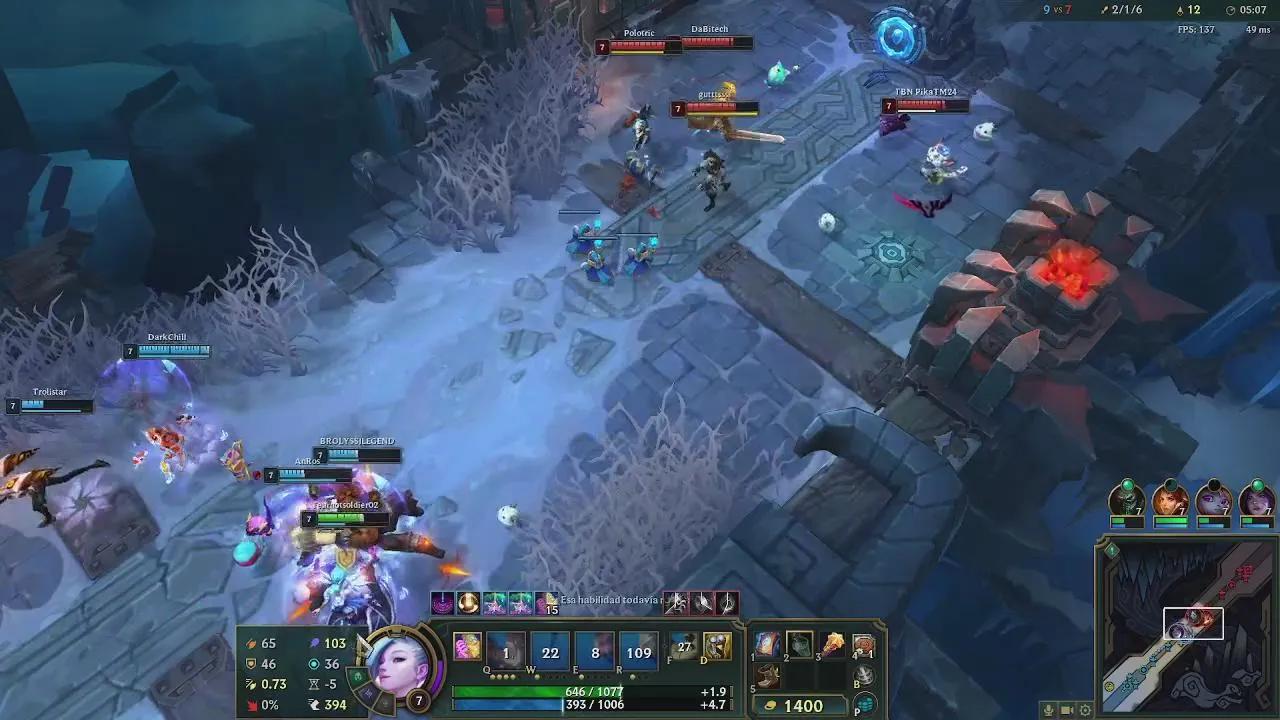Screen dimensions: 1280x720
Task: Click the white camera viewport on the minimap
Action: tap(1194, 623)
